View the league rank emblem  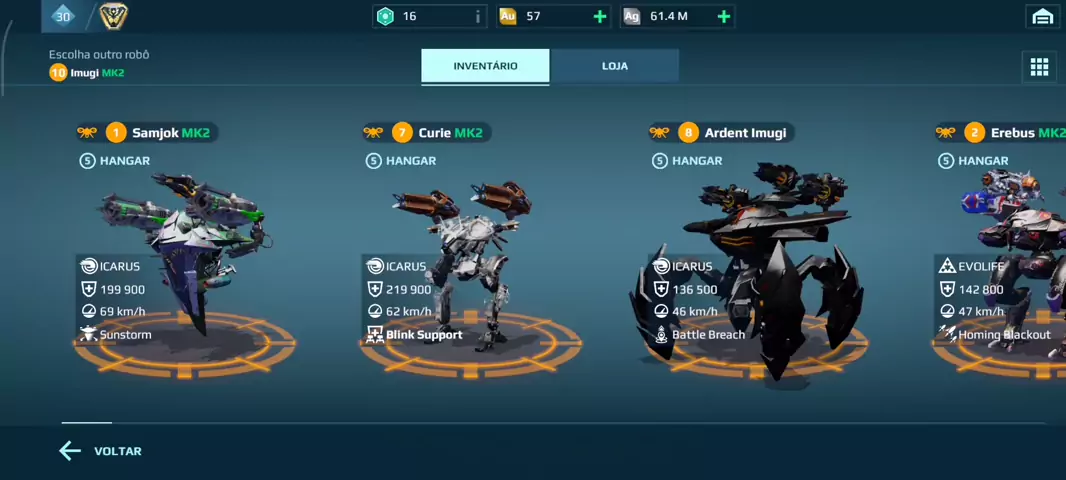coord(113,15)
